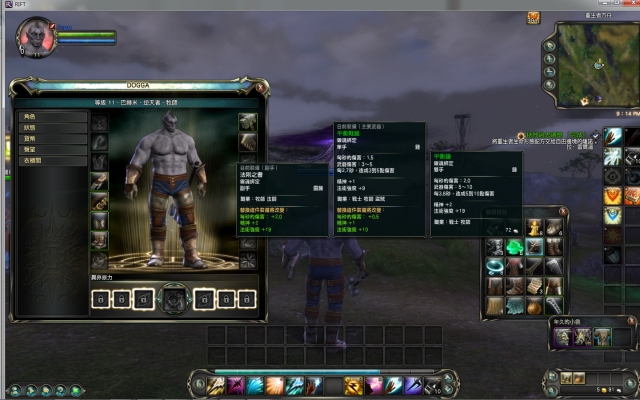
Task: Select the top-right equipment weapon slot
Action: point(248,122)
